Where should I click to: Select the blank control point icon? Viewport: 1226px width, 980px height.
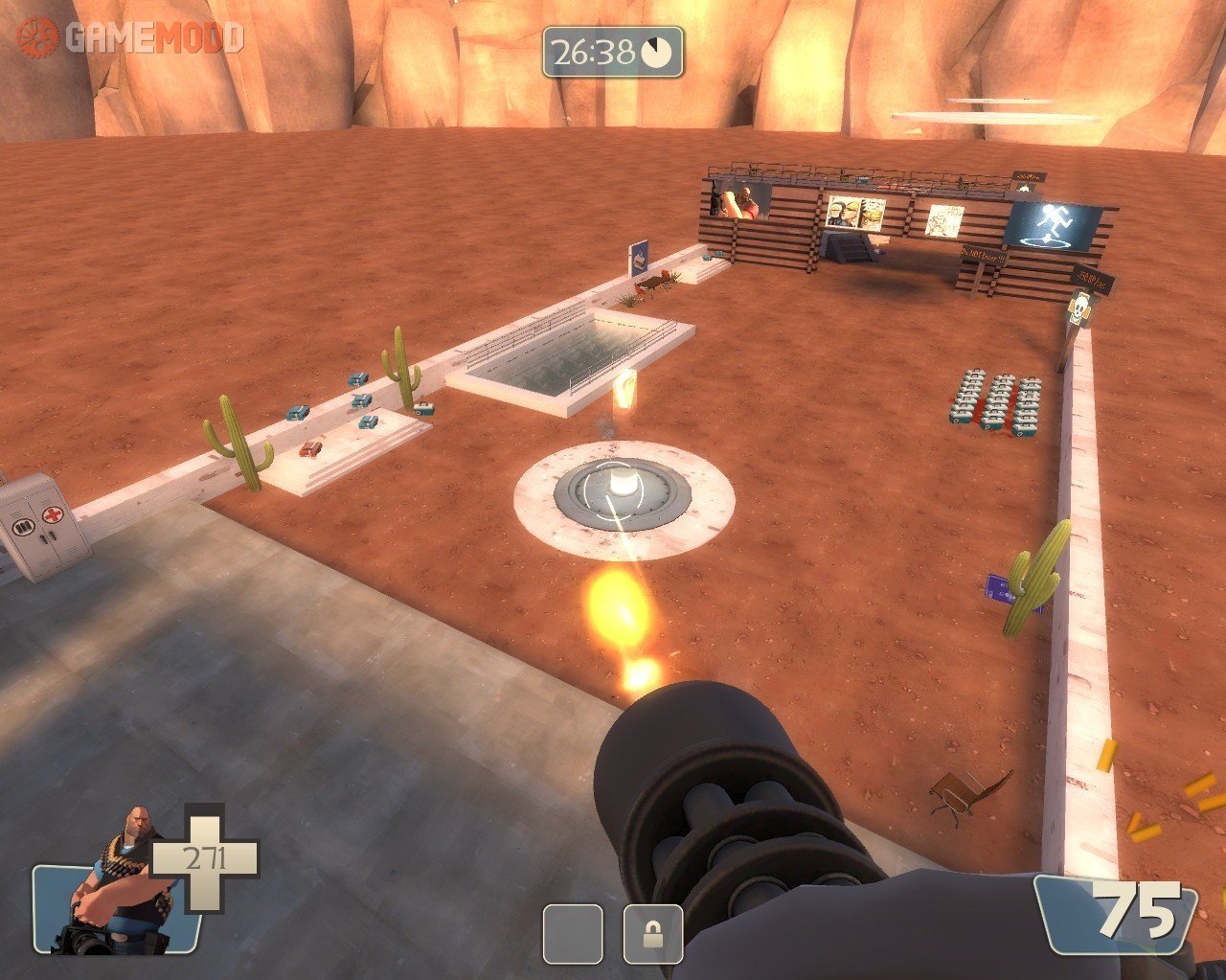pyautogui.click(x=573, y=933)
